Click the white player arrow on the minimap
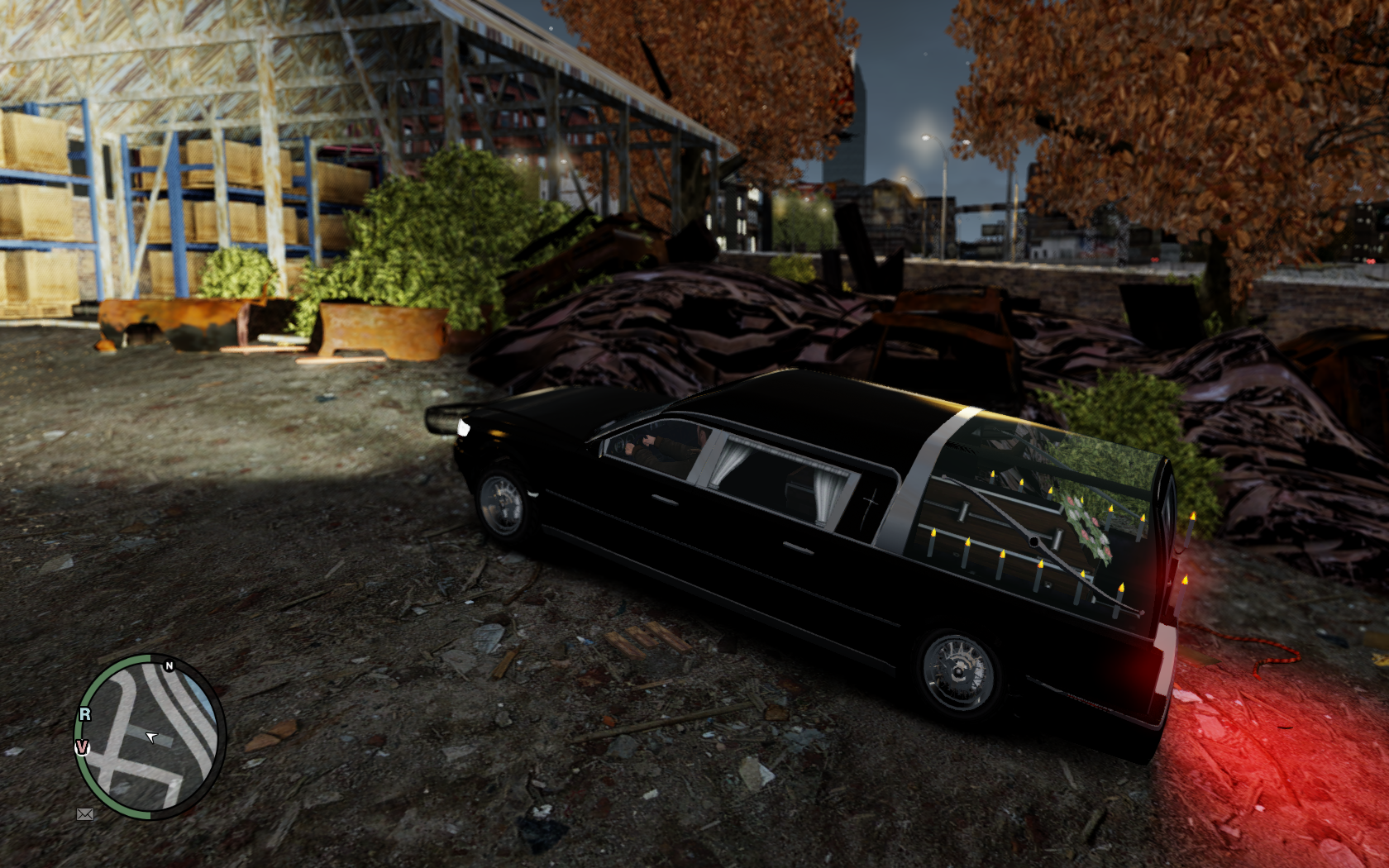1389x868 pixels. (x=151, y=737)
